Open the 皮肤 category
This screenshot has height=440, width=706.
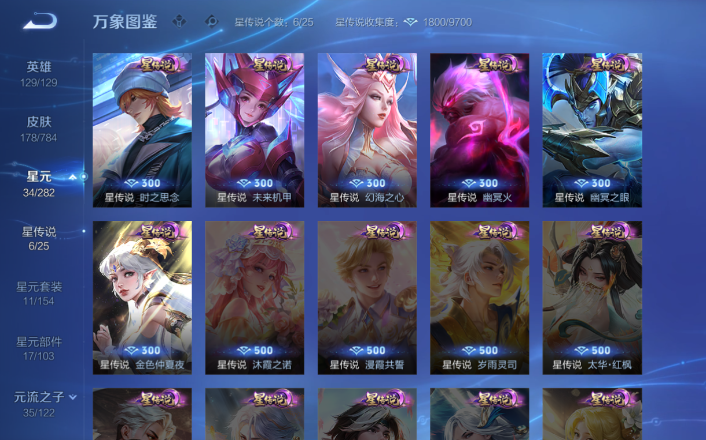(39, 128)
